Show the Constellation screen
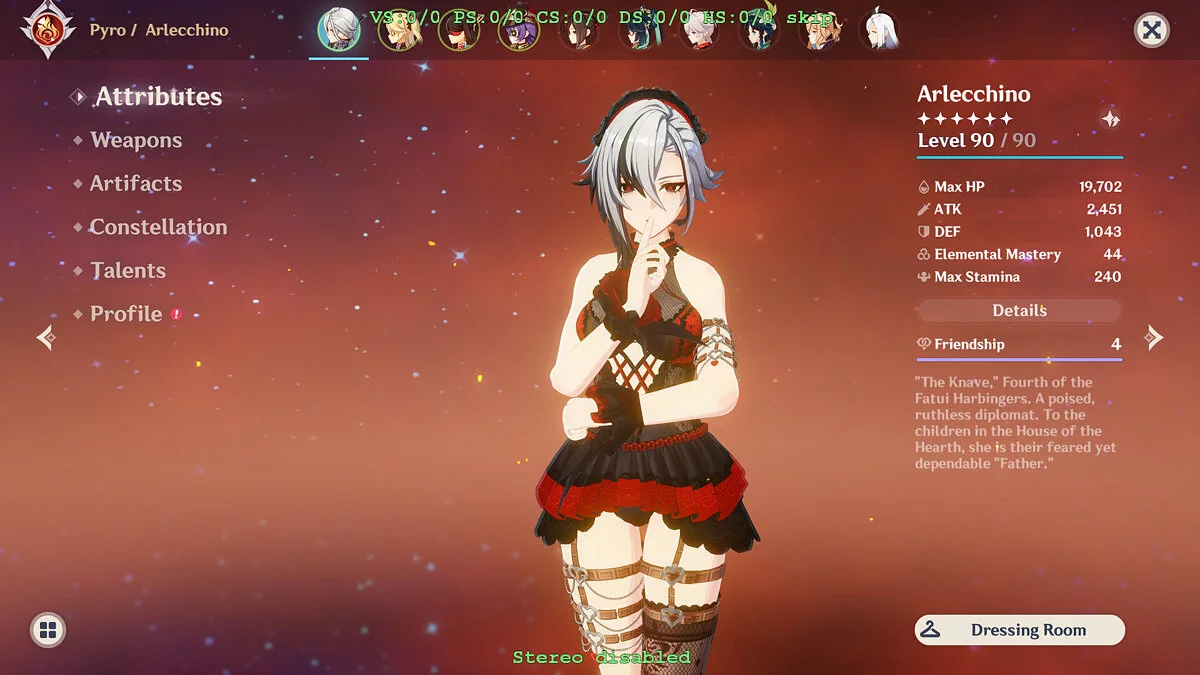The image size is (1200, 675). [158, 227]
